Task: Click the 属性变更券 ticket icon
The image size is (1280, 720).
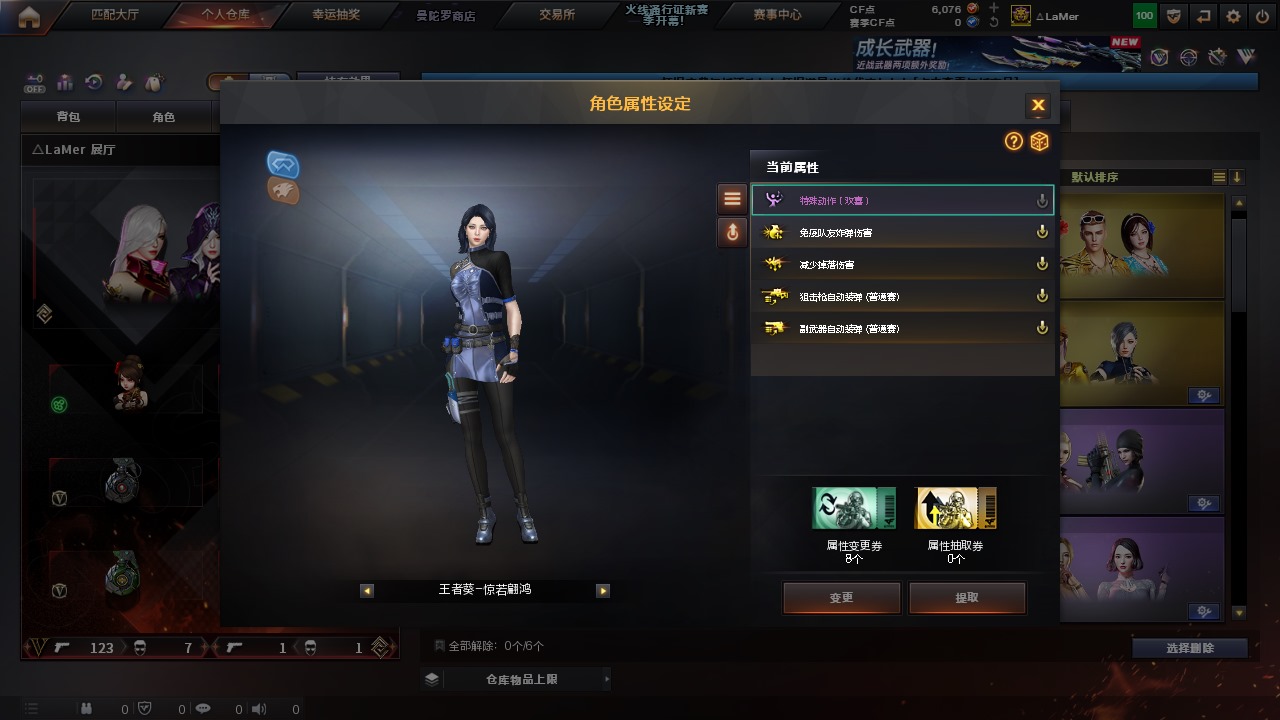Action: (854, 509)
